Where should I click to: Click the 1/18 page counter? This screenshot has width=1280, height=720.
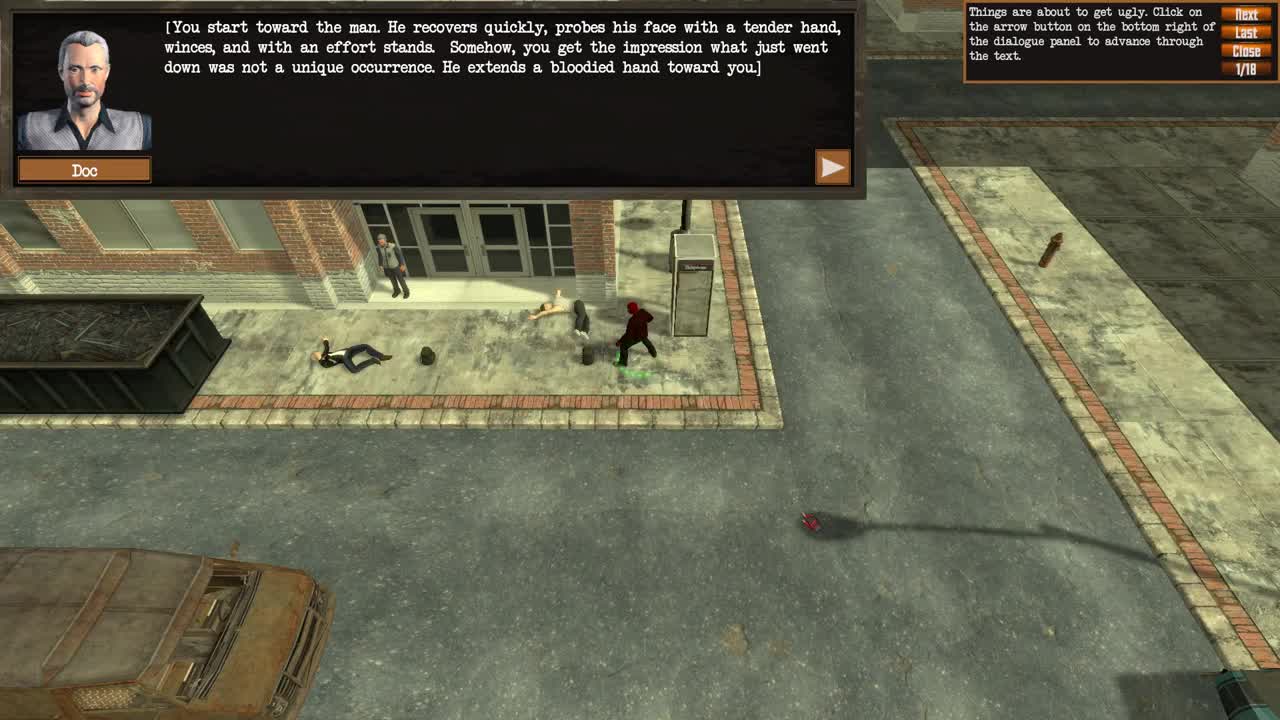(1246, 68)
